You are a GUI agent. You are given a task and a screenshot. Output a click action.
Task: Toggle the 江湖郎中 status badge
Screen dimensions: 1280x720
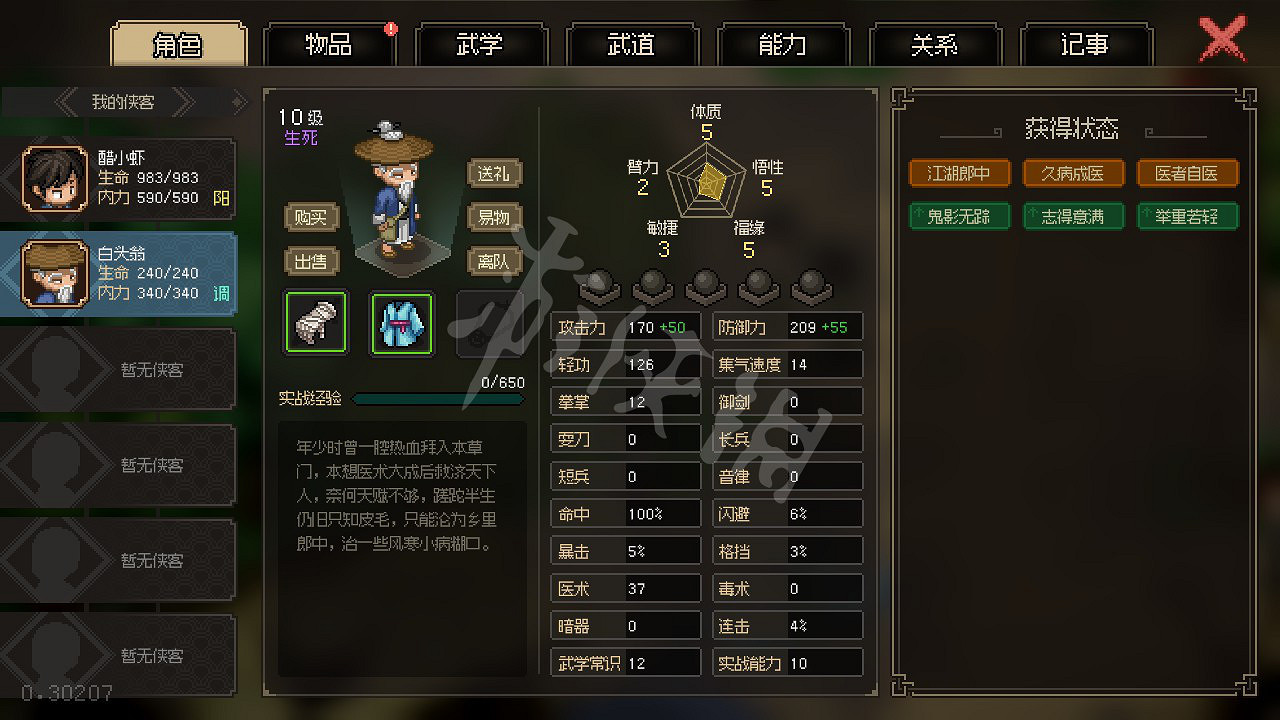tap(959, 173)
